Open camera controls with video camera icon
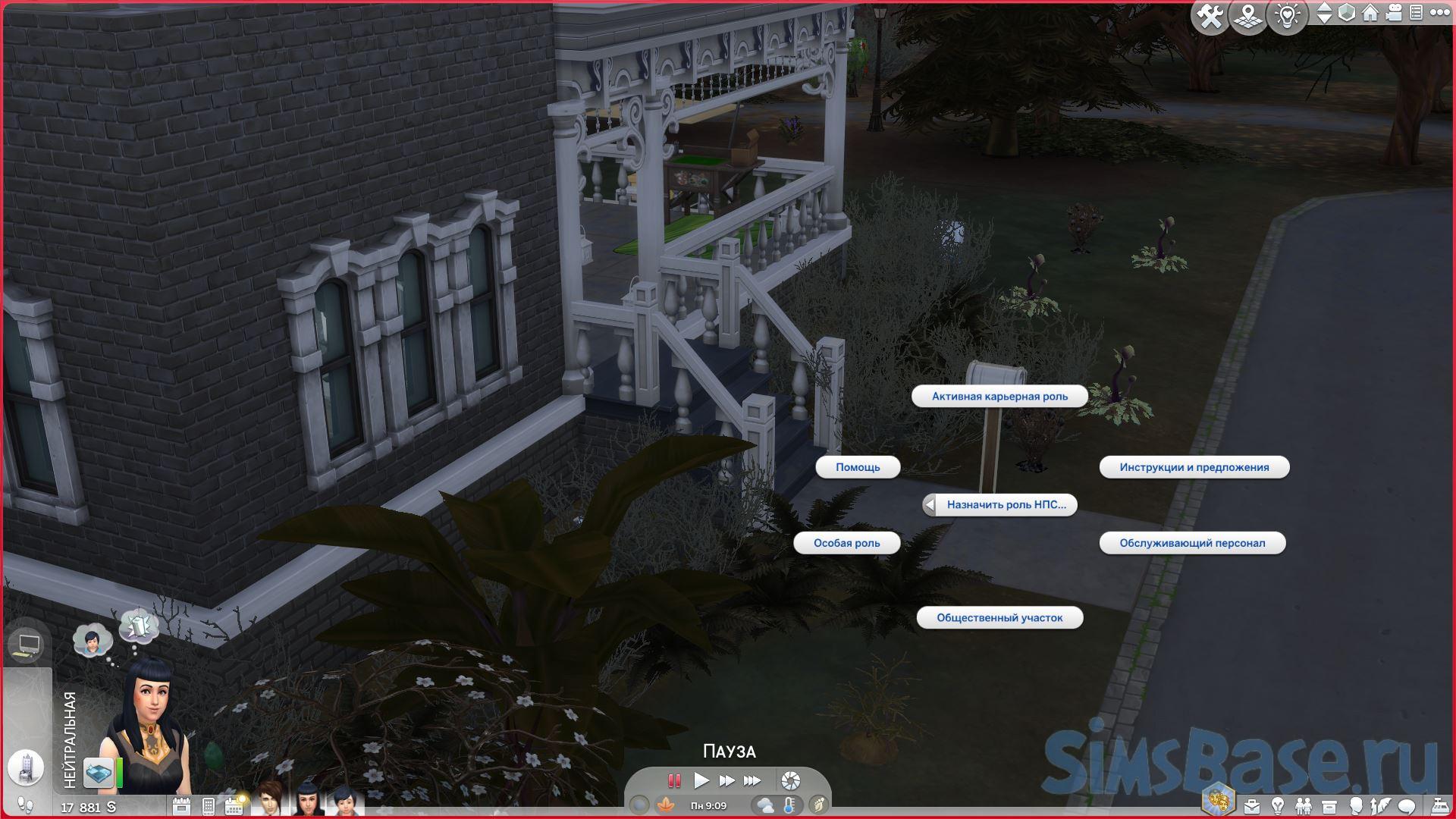Viewport: 1456px width, 819px height. pos(1394,14)
